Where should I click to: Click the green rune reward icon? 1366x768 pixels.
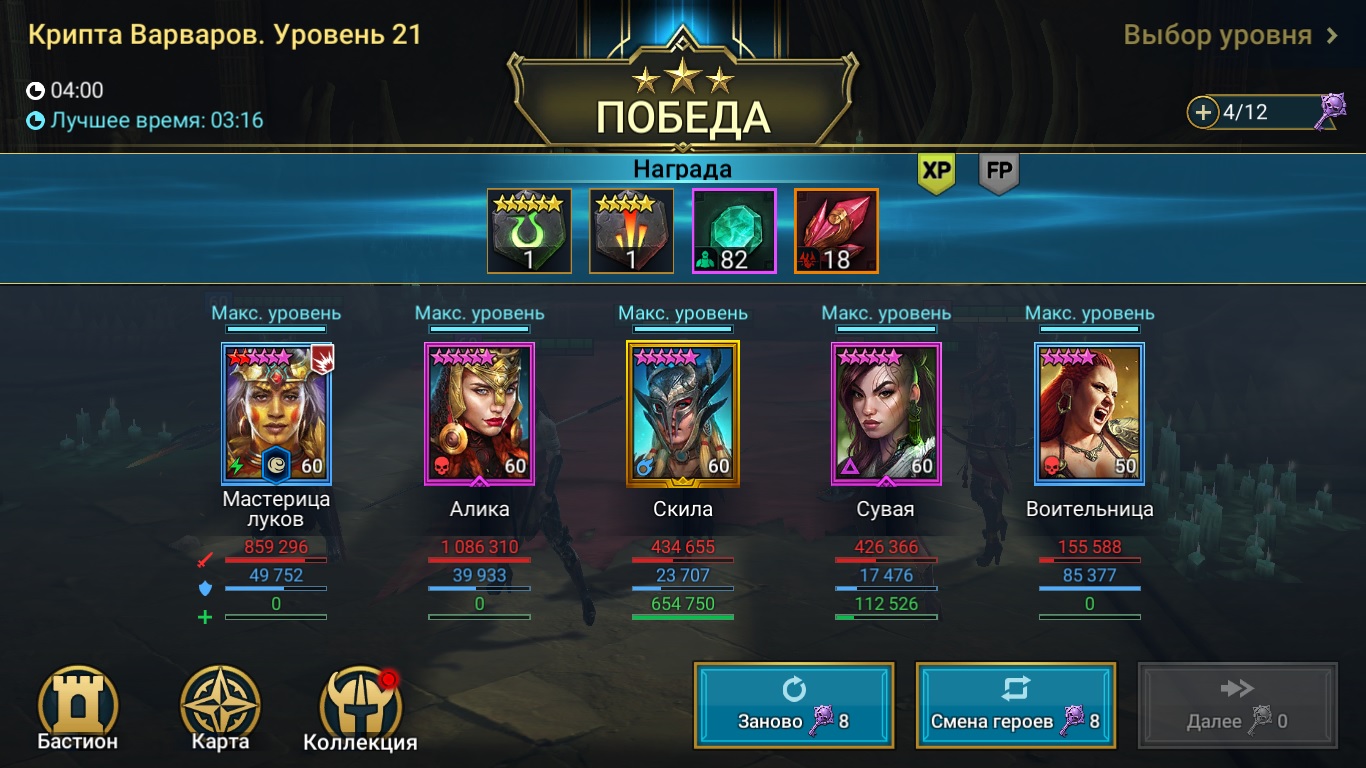(x=529, y=230)
